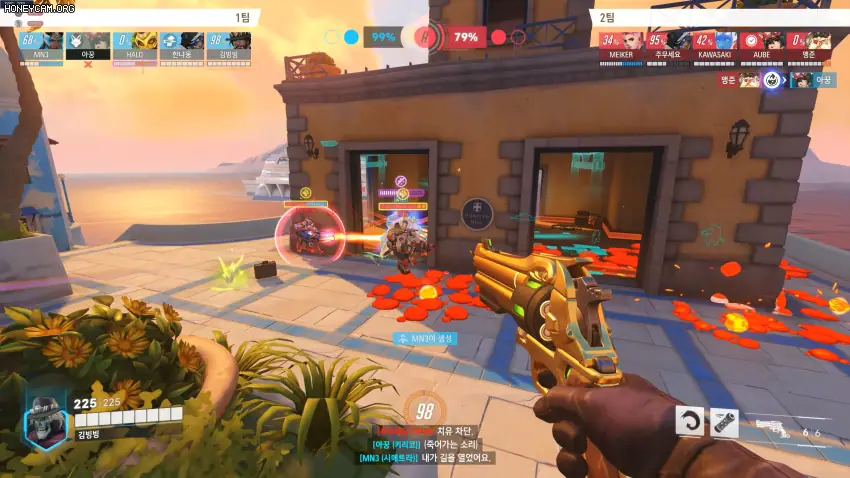Click the ultimate charge meter showing 98
The width and height of the screenshot is (850, 478).
(x=424, y=410)
